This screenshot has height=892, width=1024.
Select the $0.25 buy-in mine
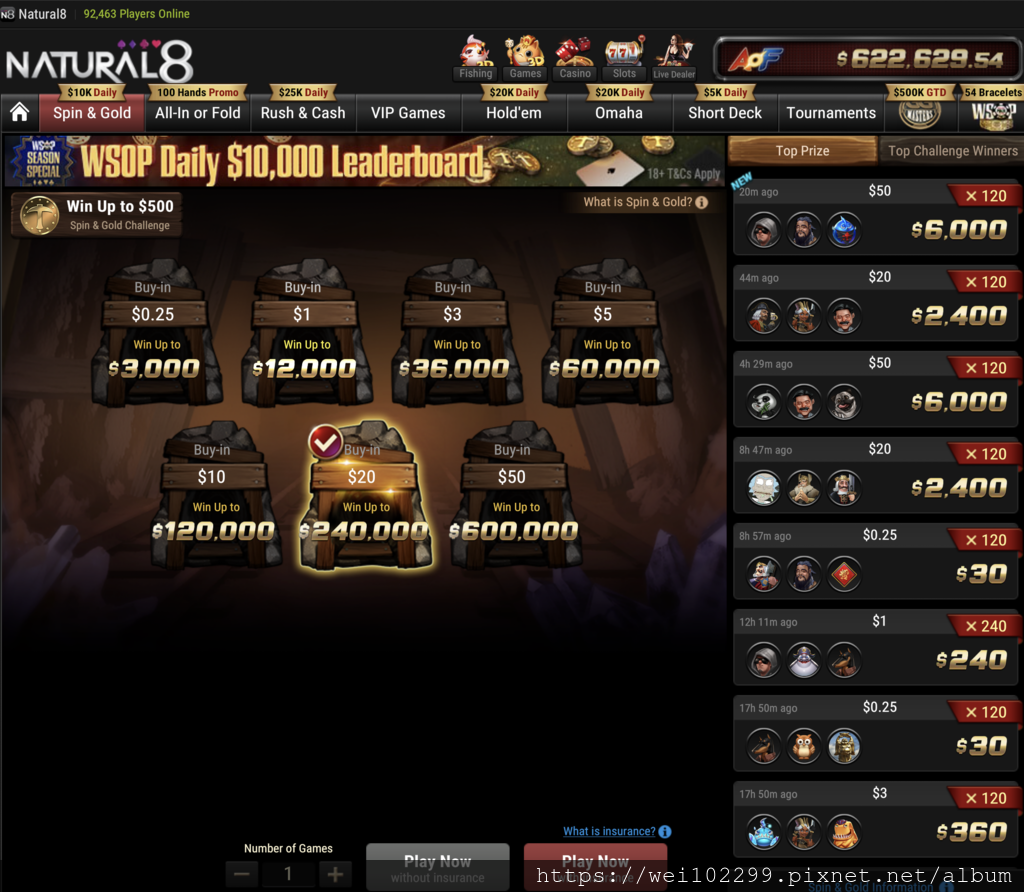(153, 335)
